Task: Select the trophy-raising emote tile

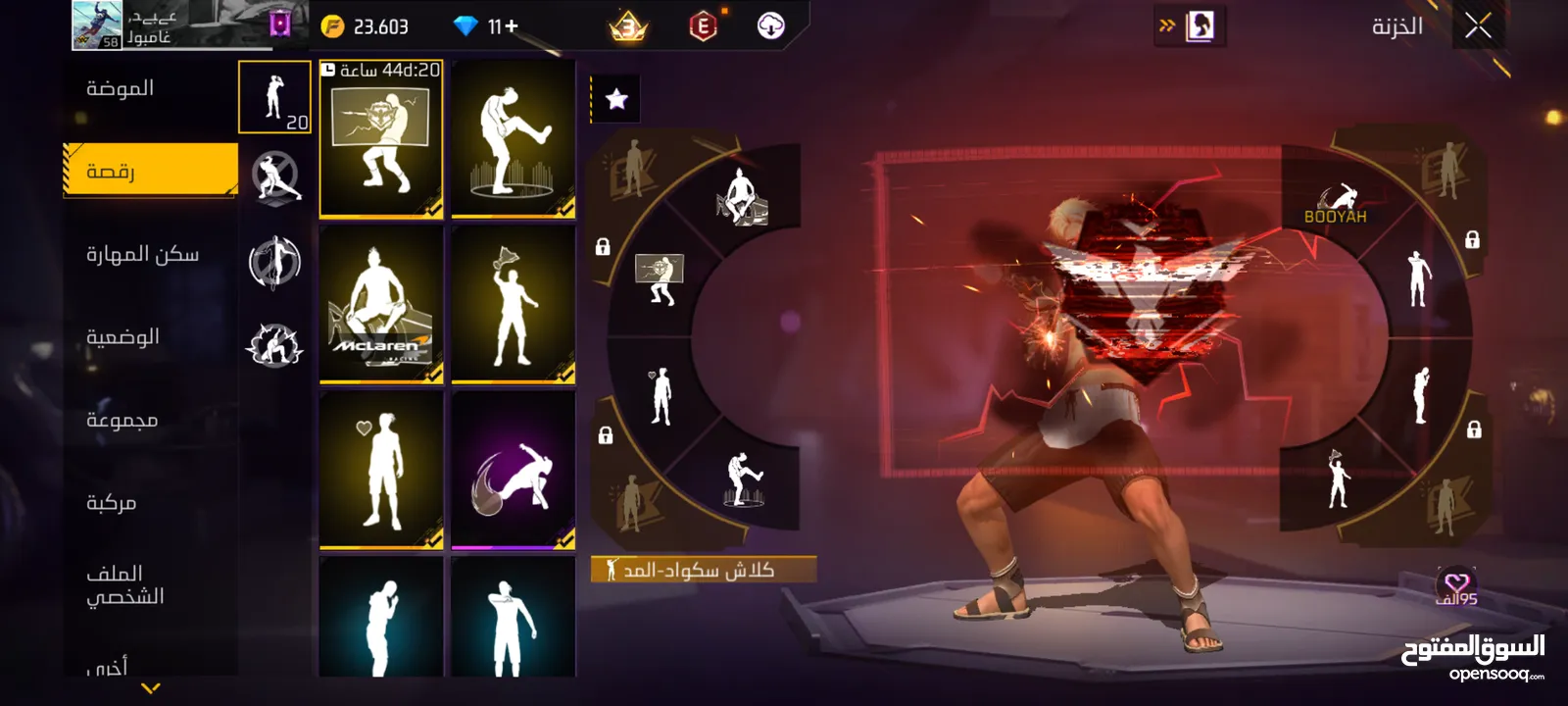Action: click(x=513, y=304)
